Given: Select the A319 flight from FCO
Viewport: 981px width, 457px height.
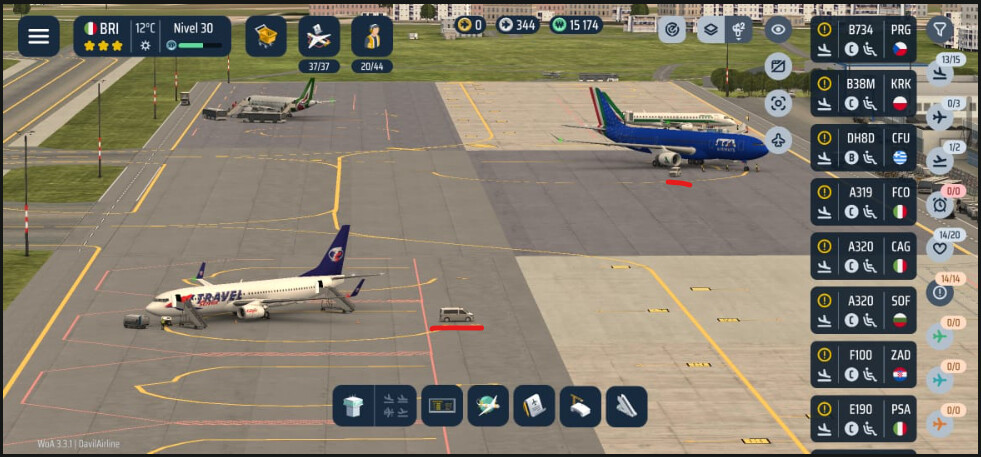Looking at the screenshot, I should [863, 201].
